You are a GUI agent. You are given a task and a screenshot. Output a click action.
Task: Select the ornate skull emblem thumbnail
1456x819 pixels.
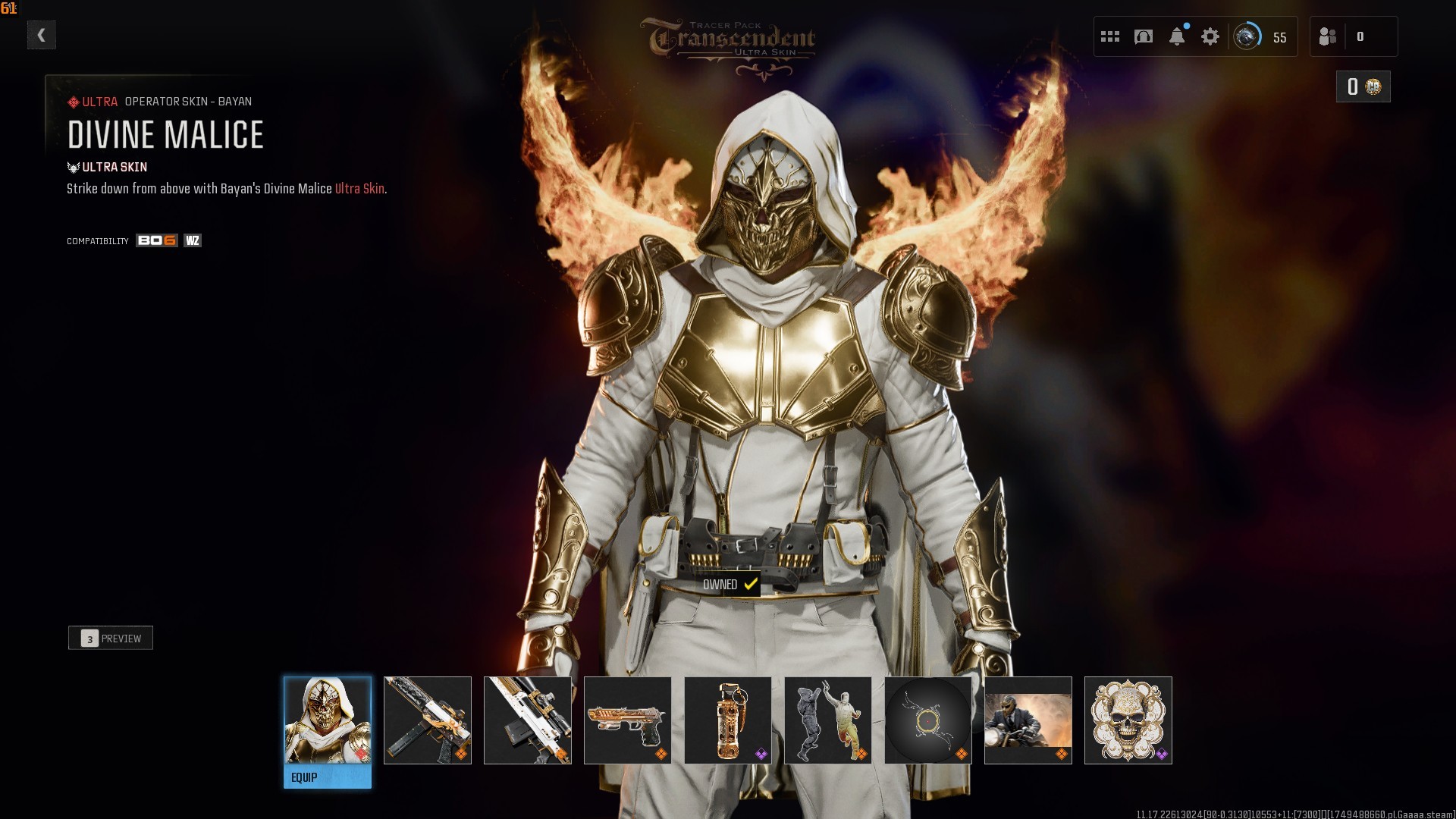[x=1128, y=720]
